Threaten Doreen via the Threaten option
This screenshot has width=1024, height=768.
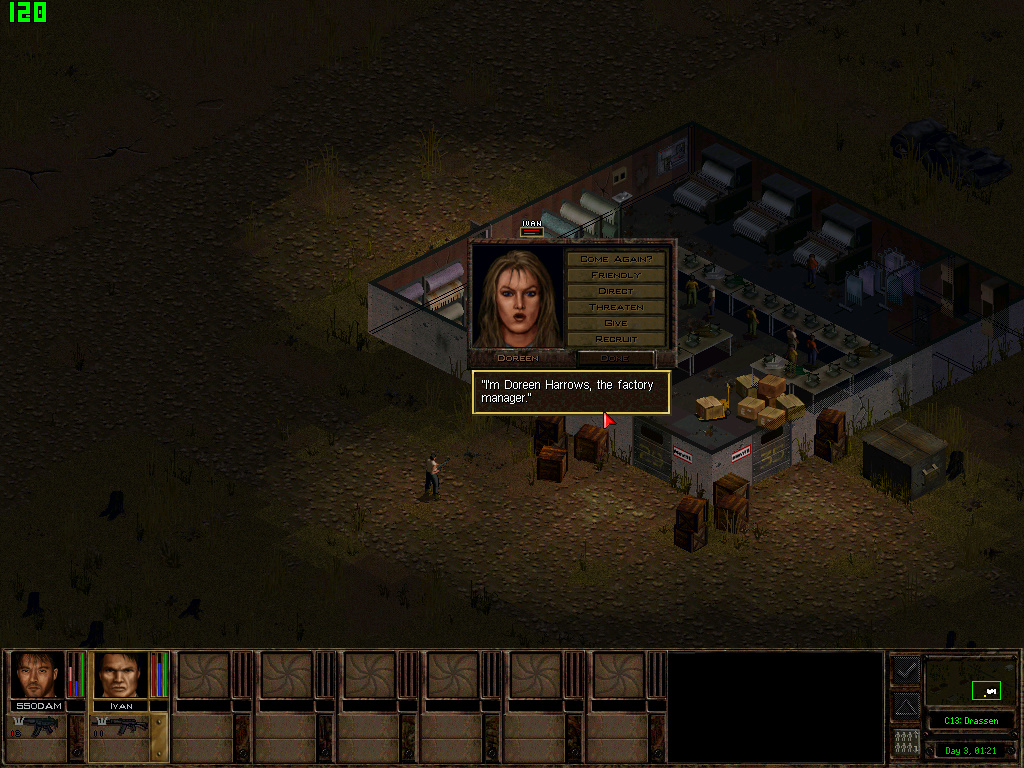[x=616, y=307]
